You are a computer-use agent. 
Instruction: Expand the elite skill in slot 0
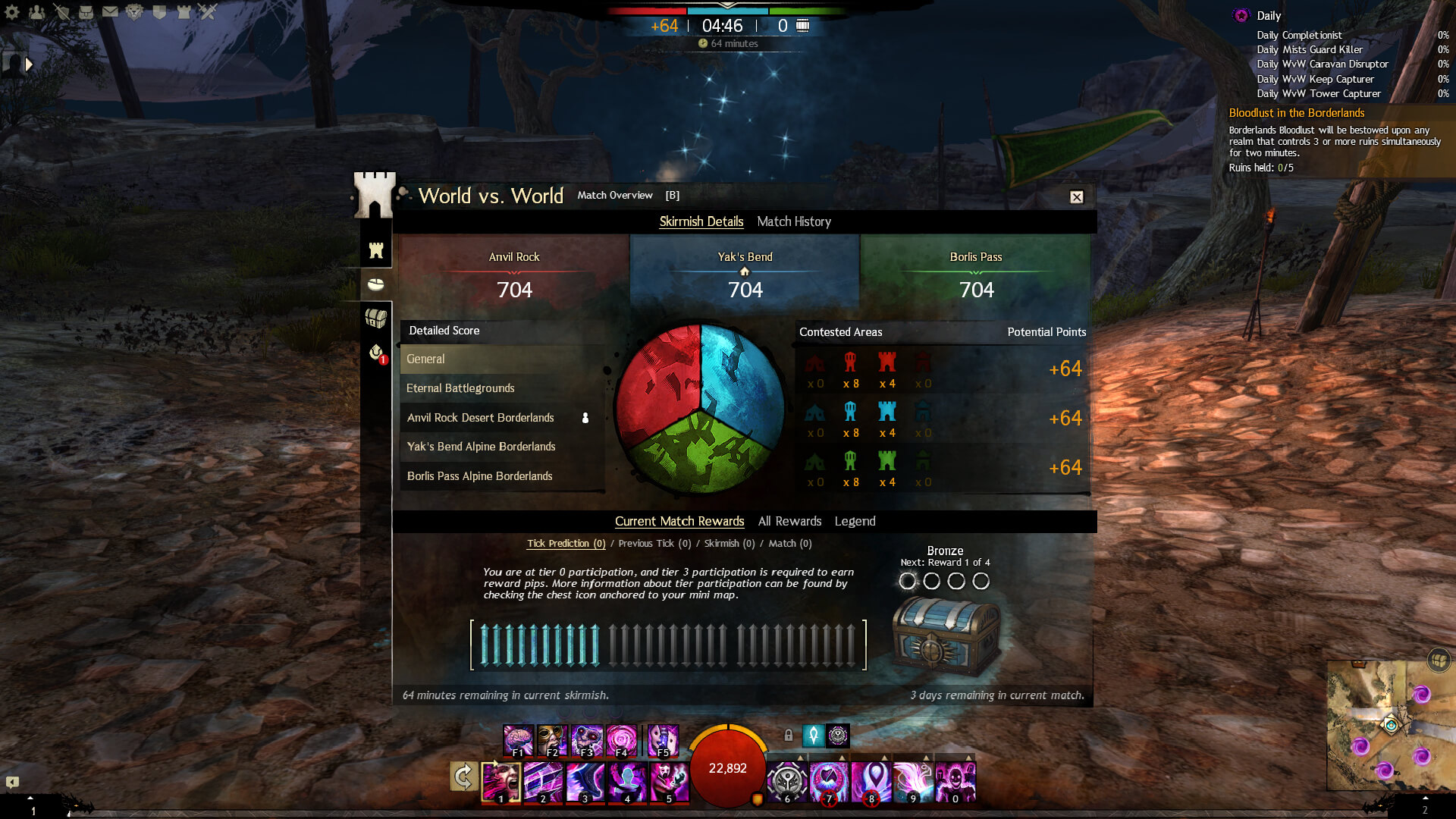point(969,758)
